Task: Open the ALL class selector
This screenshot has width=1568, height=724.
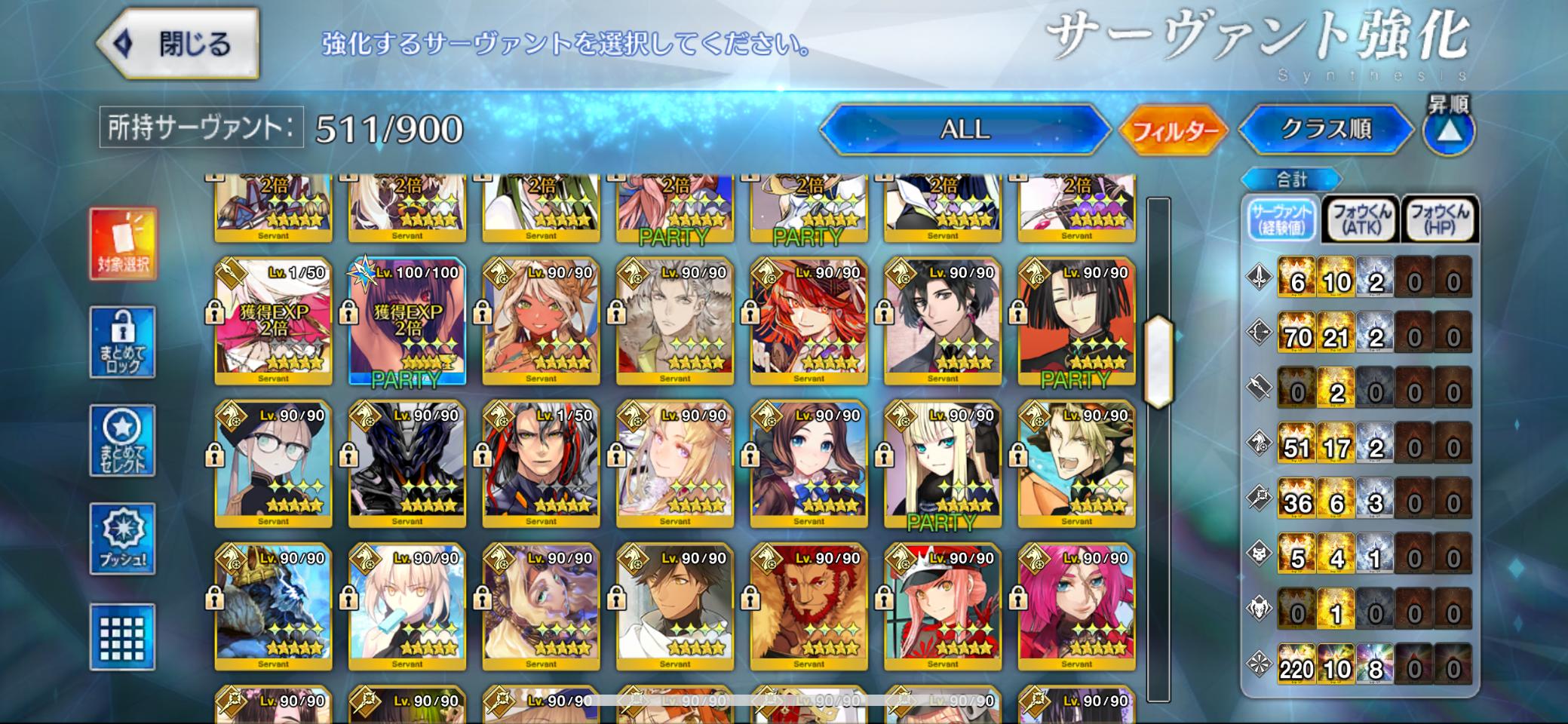Action: 964,129
